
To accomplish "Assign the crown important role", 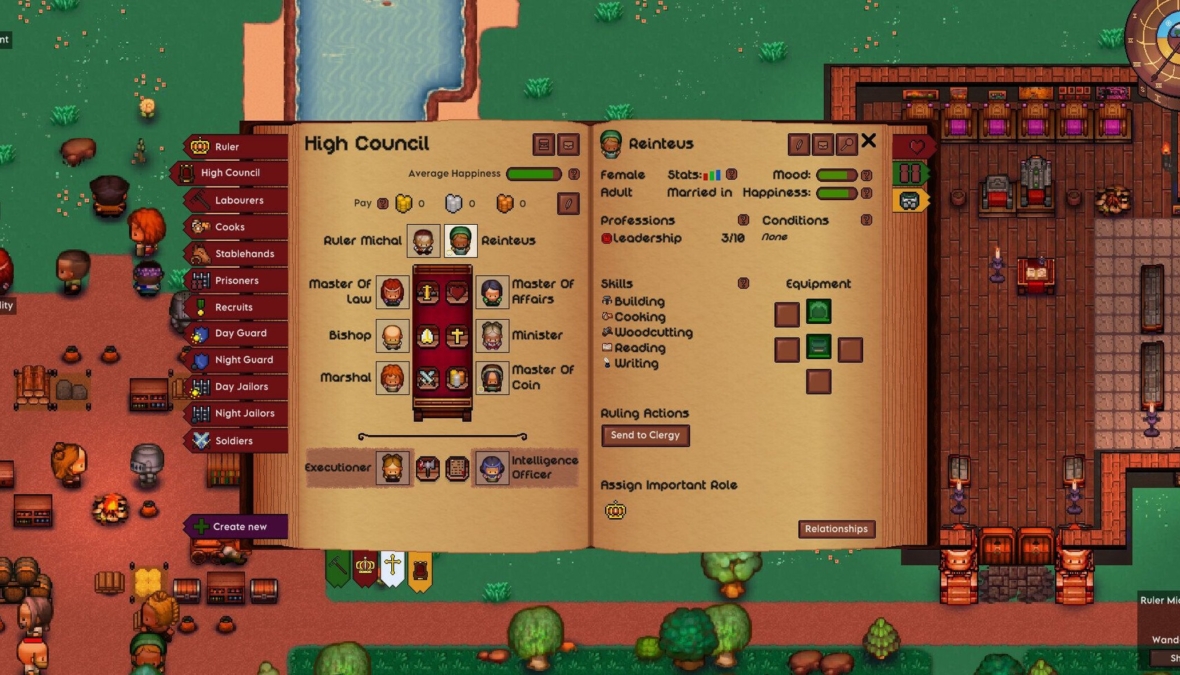I will click(615, 511).
